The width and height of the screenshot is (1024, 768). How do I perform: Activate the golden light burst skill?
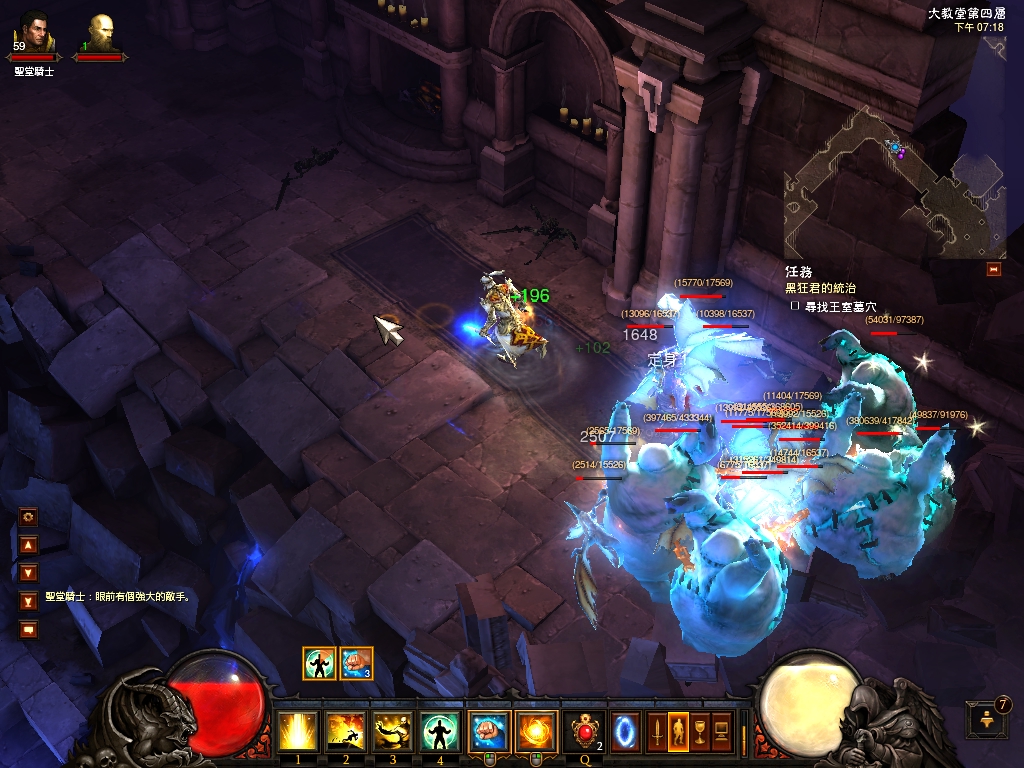tap(298, 731)
